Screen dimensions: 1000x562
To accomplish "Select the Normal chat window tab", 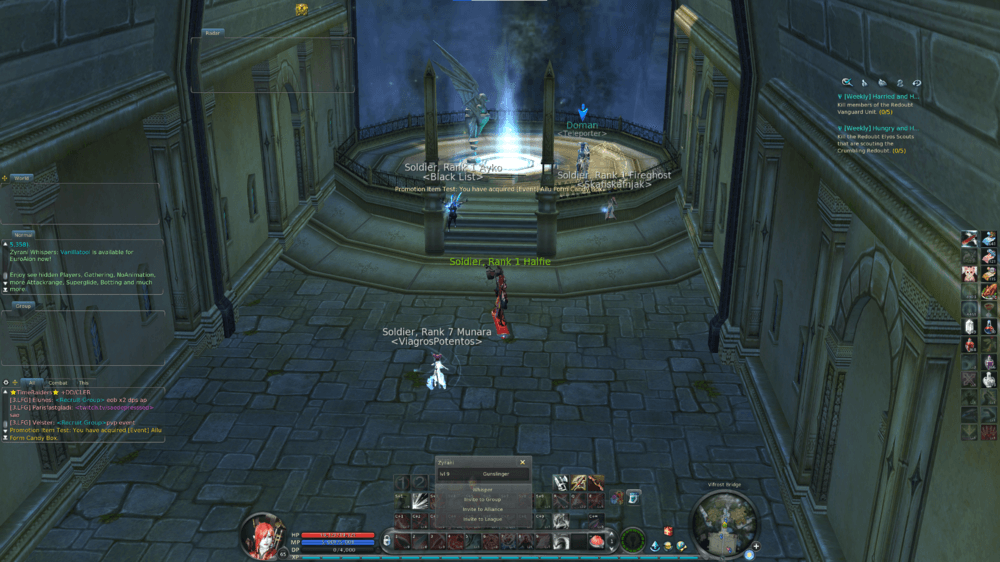I will (23, 234).
